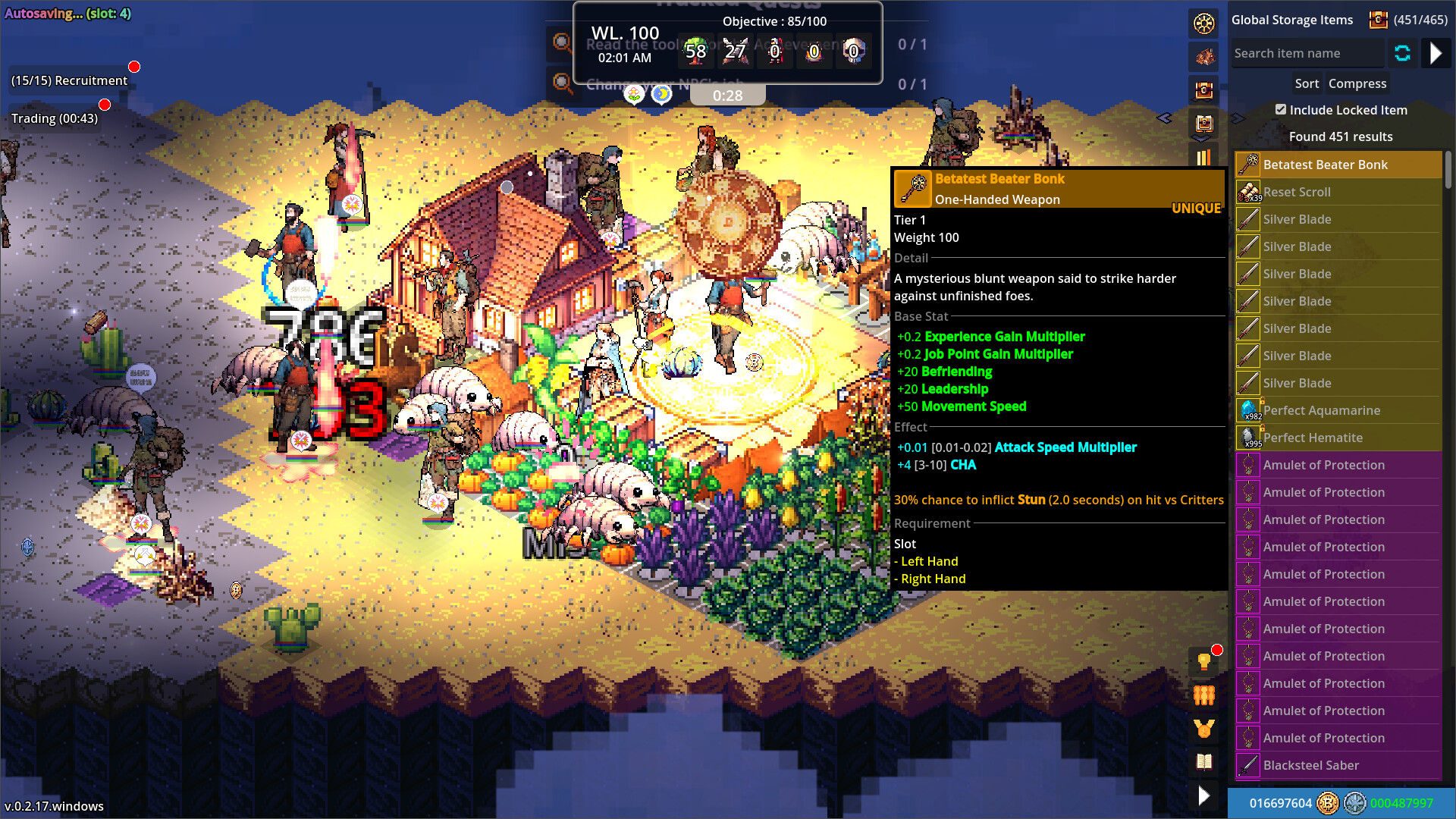Viewport: 1456px width, 819px height.
Task: Open the wheel menu icon on right sidebar
Action: coord(1204,24)
